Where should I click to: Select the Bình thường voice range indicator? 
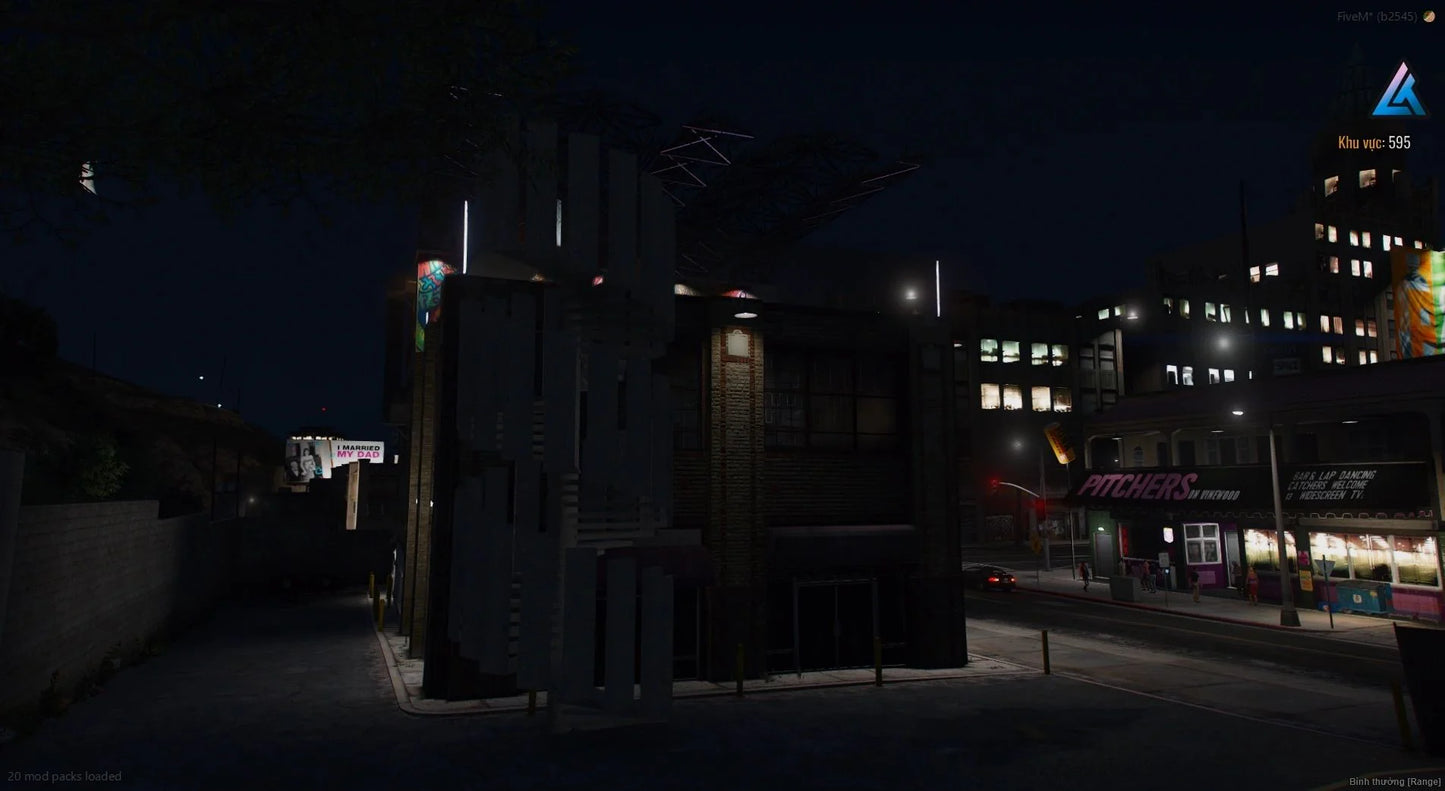click(x=1395, y=781)
